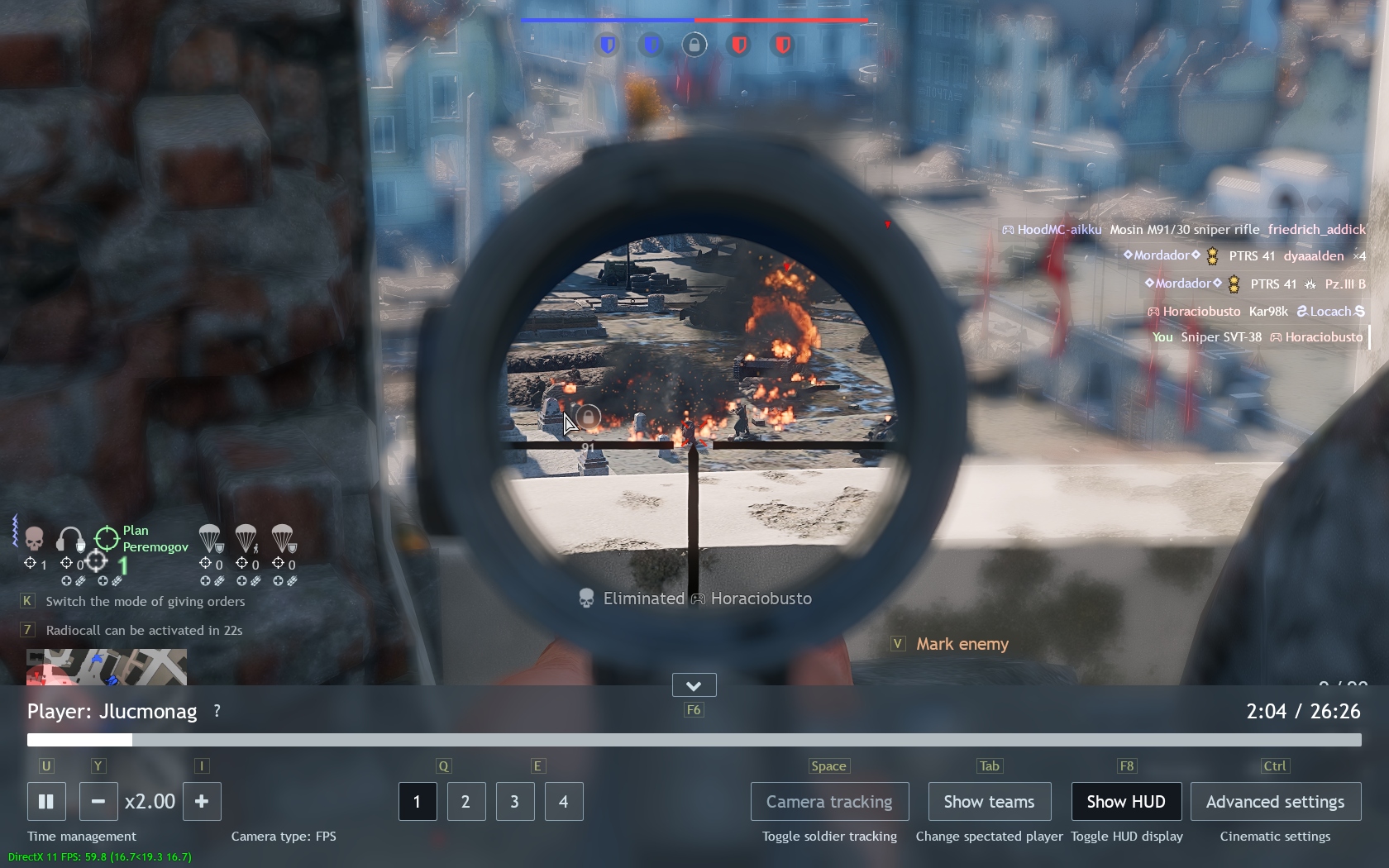Choose camera type 3
Viewport: 1389px width, 868px height.
[x=515, y=801]
